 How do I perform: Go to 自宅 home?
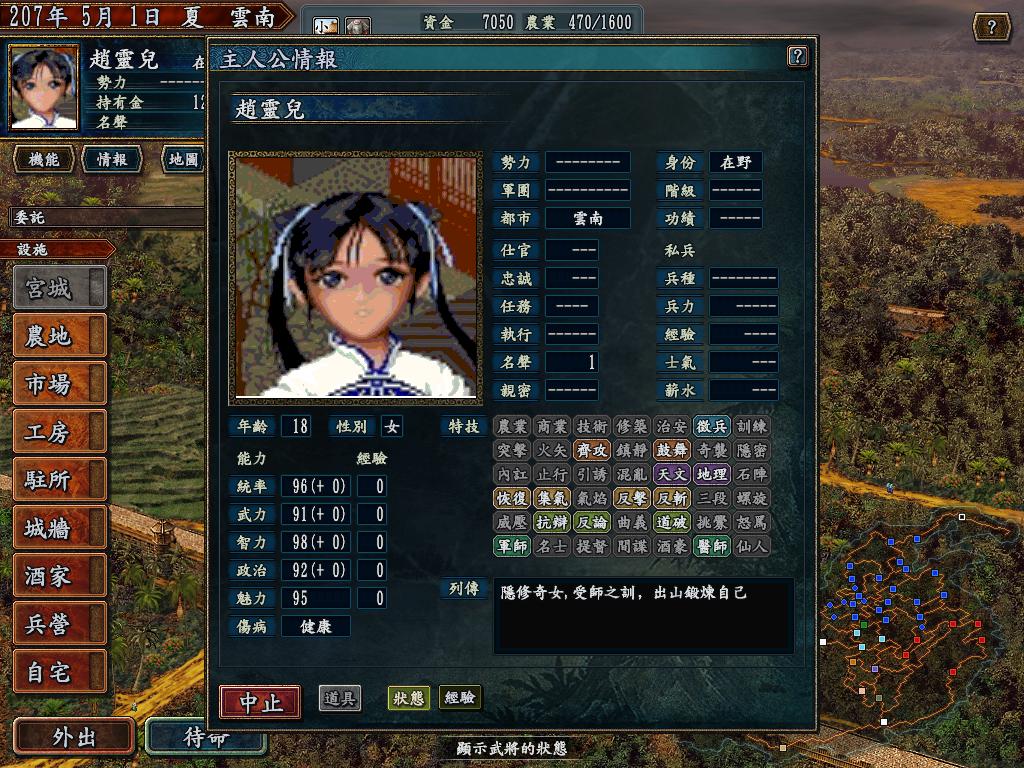59,672
